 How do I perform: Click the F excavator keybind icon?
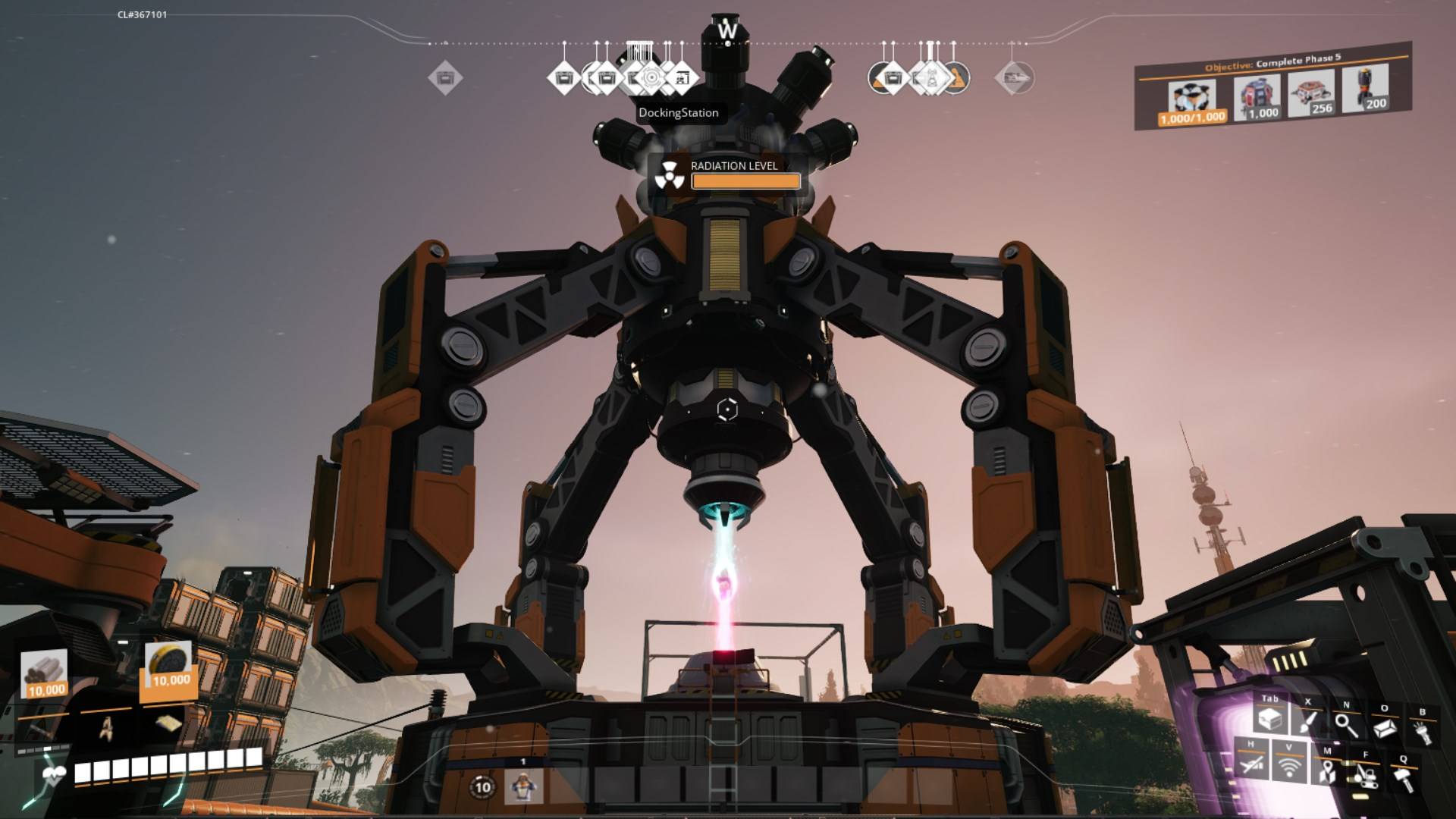click(1366, 777)
